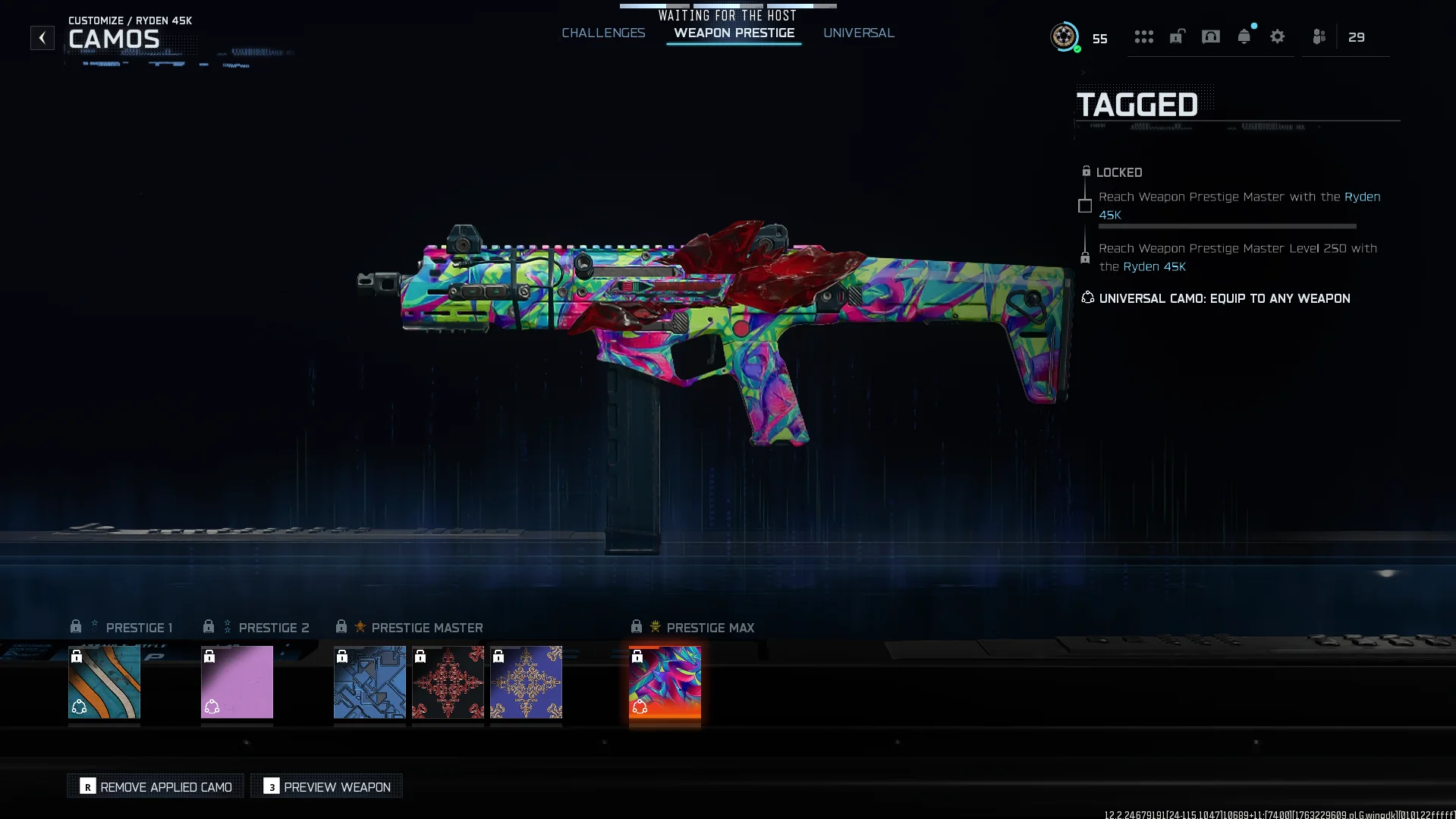Image resolution: width=1456 pixels, height=819 pixels.
Task: Choose the solid lilac Prestige 2 camo
Action: coord(237,682)
